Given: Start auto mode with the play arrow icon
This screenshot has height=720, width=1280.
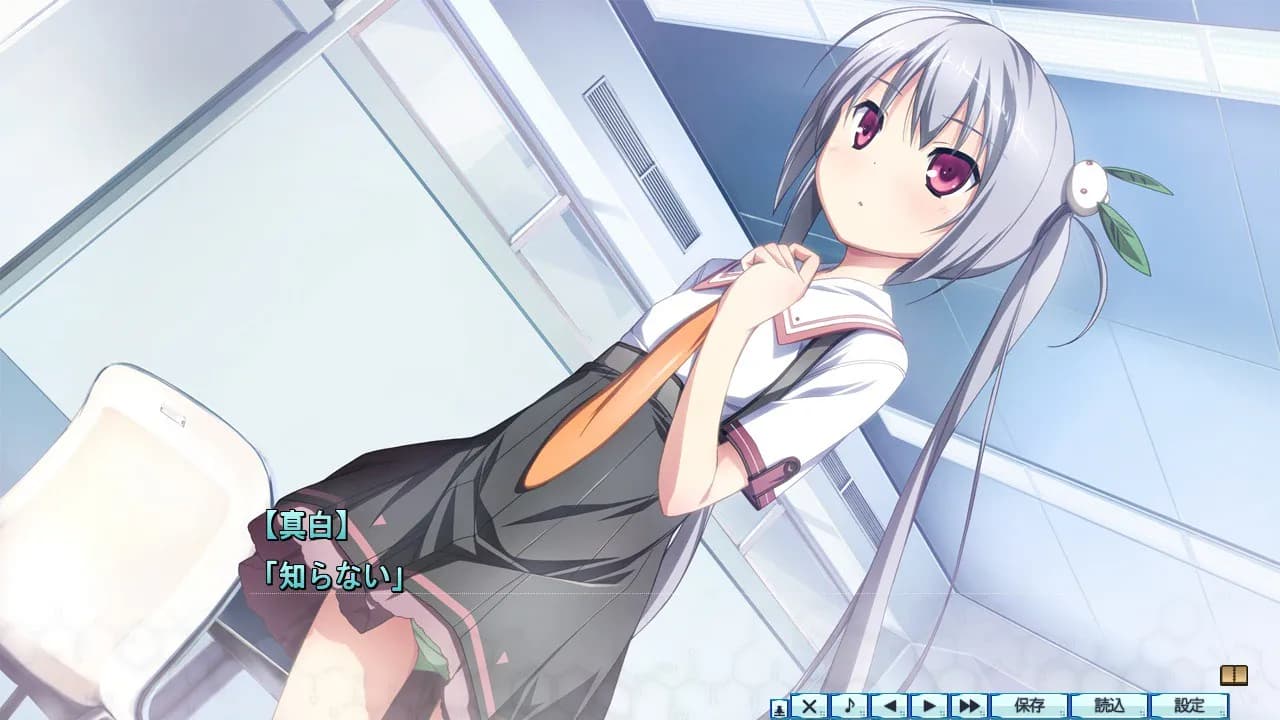Looking at the screenshot, I should coord(928,706).
